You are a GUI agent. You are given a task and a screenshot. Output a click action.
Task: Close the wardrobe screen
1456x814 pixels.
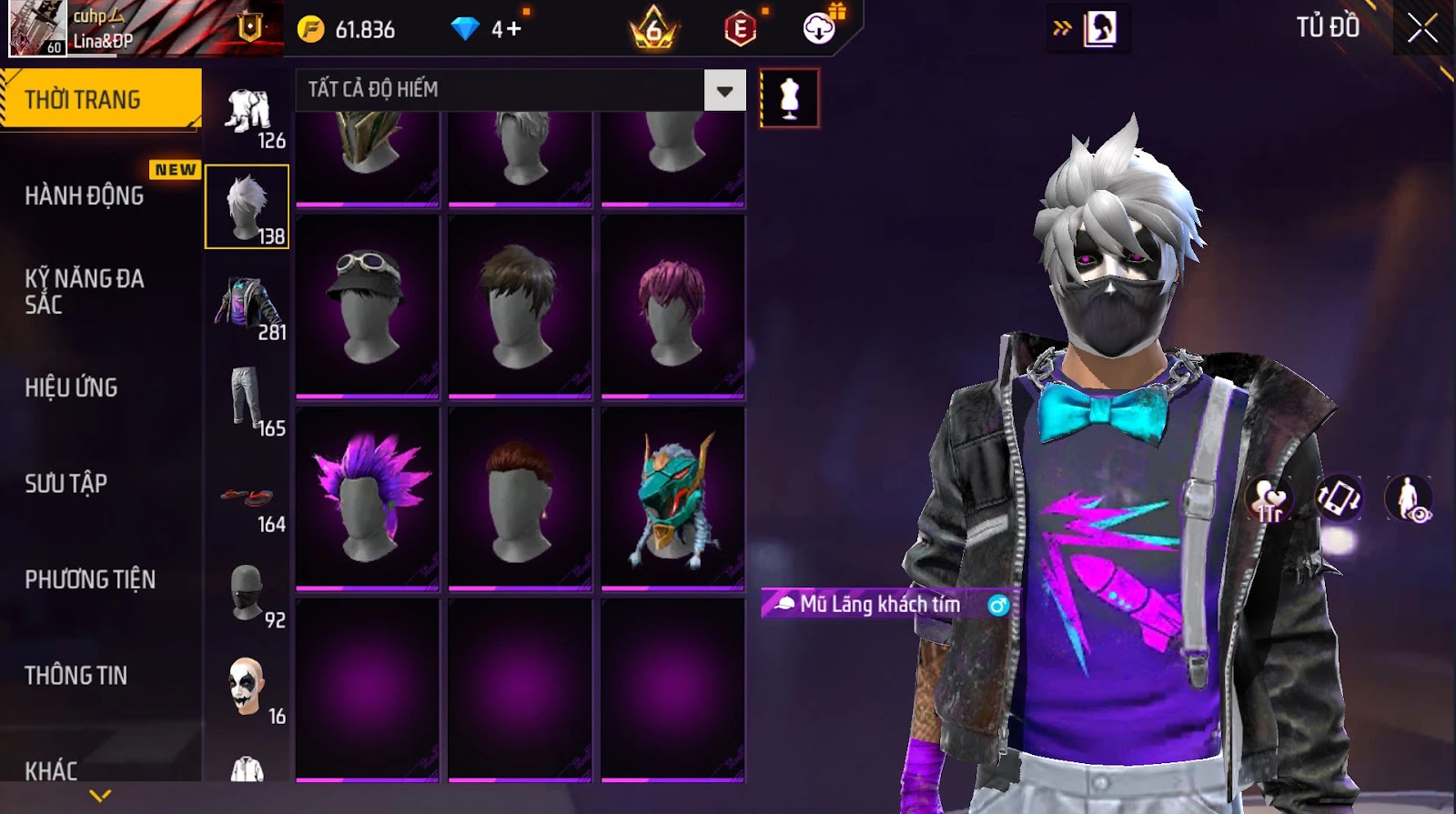pyautogui.click(x=1422, y=29)
